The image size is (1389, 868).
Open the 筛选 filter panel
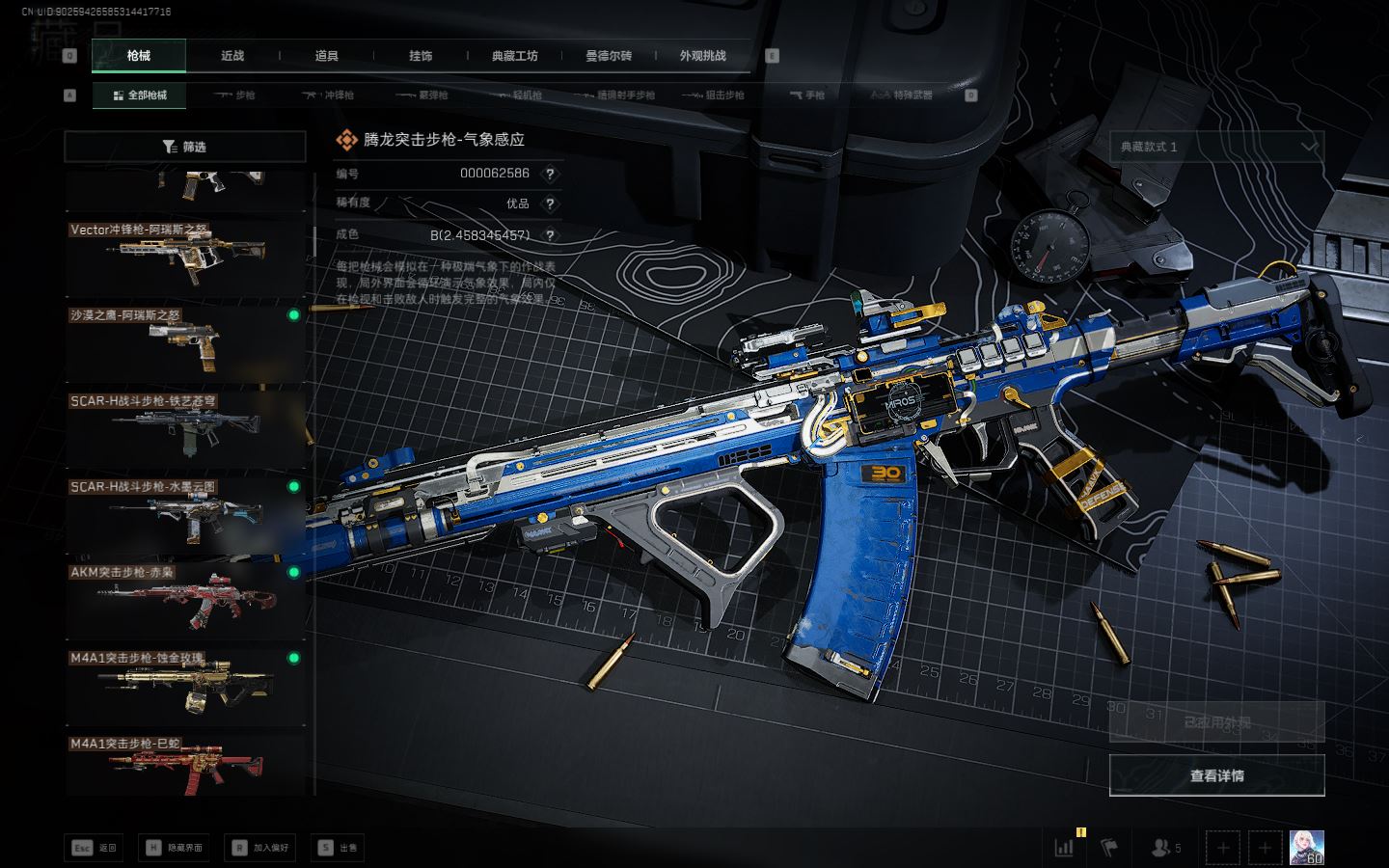tap(184, 147)
